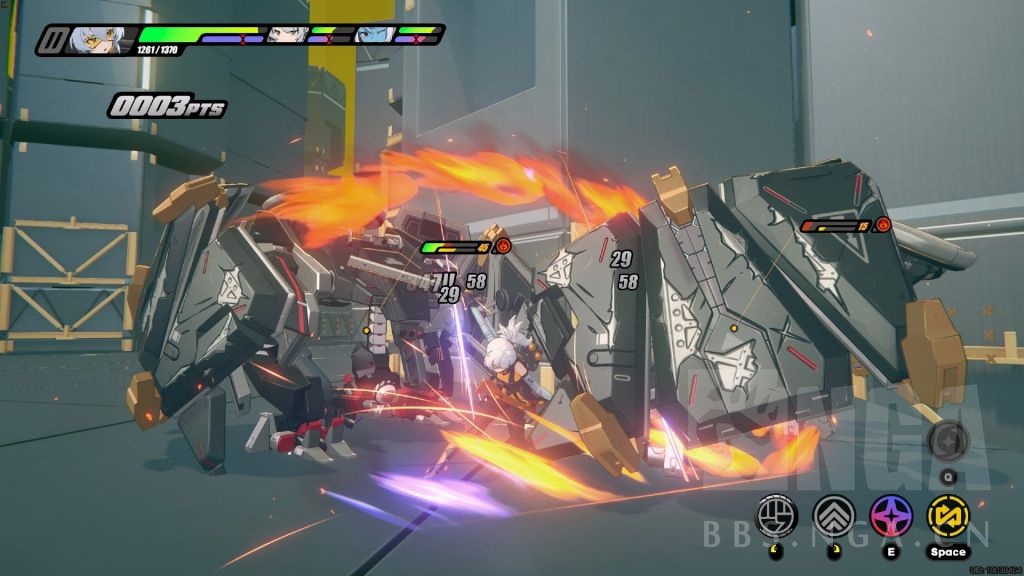Image resolution: width=1024 pixels, height=576 pixels.
Task: Click the pause button beside the portraits
Action: [51, 41]
